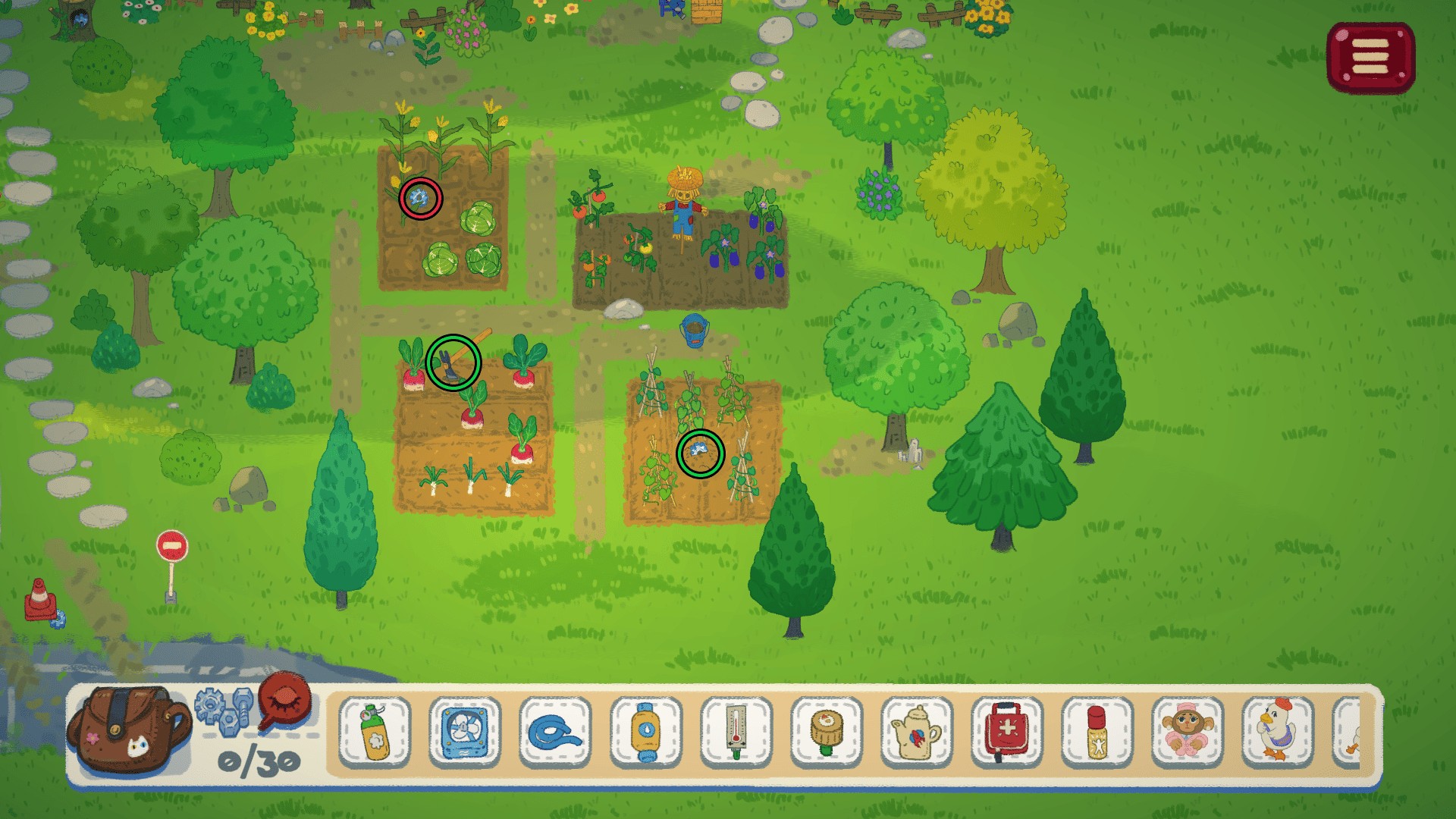The image size is (1456, 819).
Task: Select the green and yellow spray bottle
Action: pos(375,732)
